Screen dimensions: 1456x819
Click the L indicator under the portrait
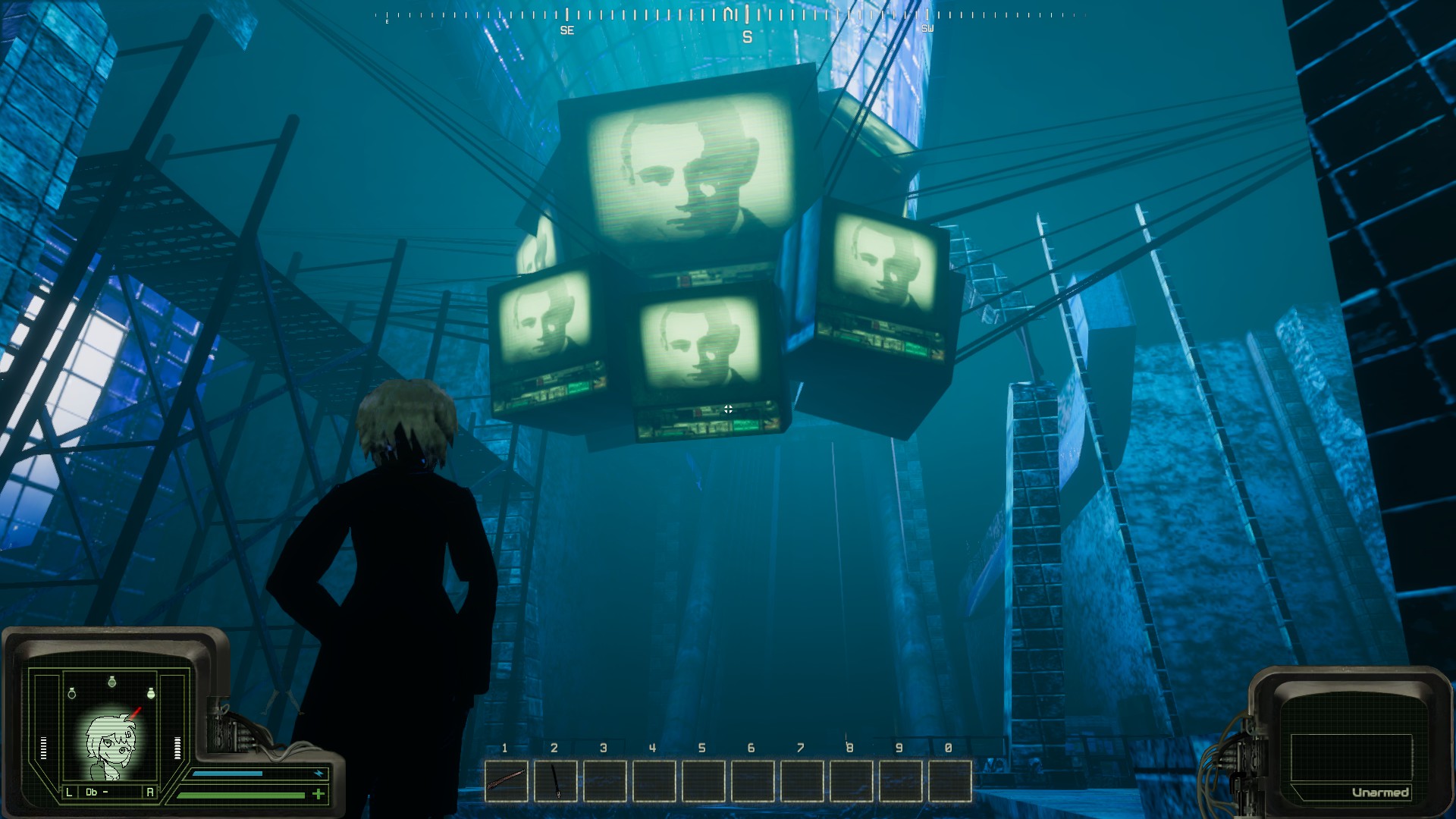(69, 792)
